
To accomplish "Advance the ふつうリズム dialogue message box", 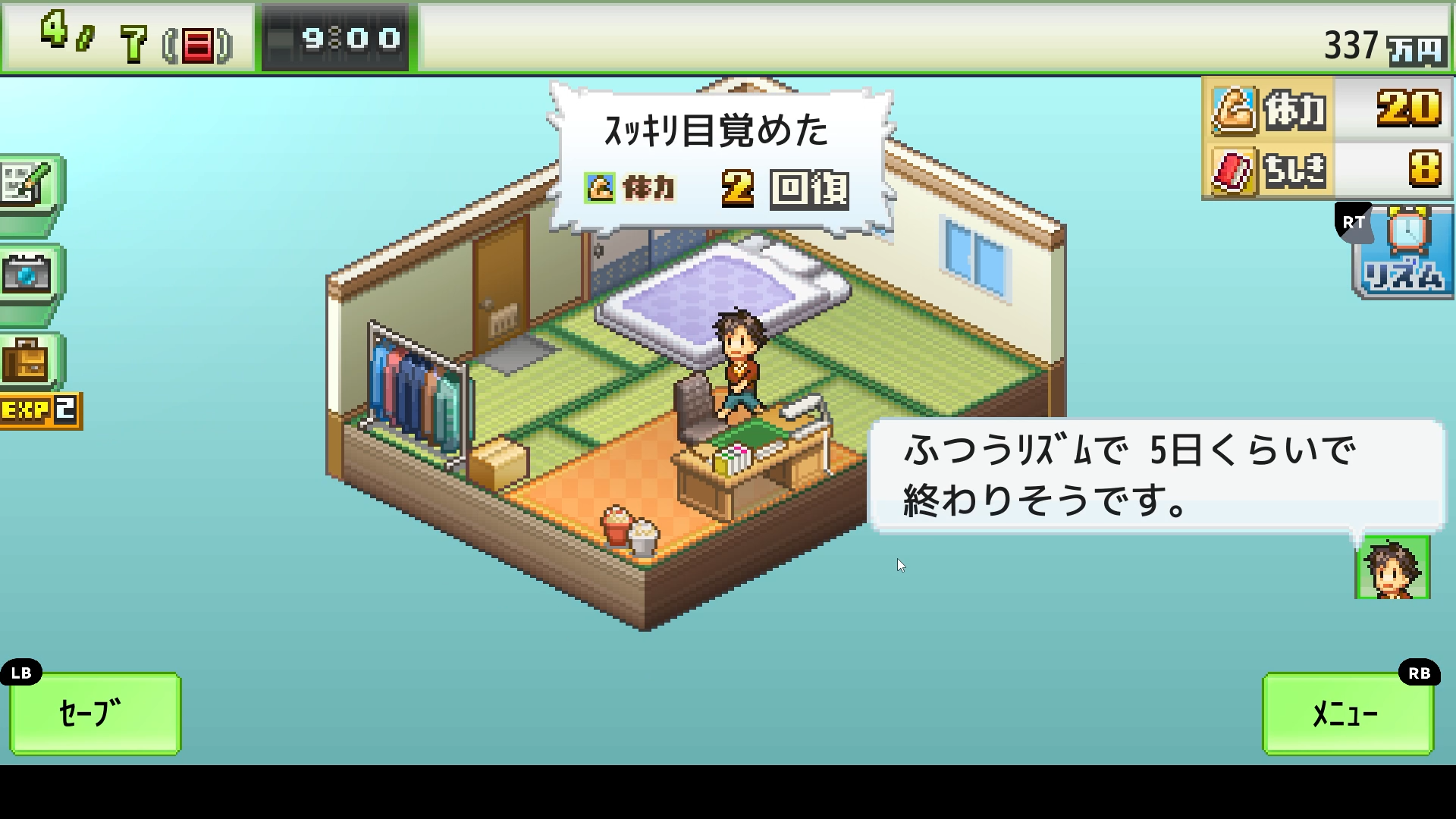I will click(1155, 475).
